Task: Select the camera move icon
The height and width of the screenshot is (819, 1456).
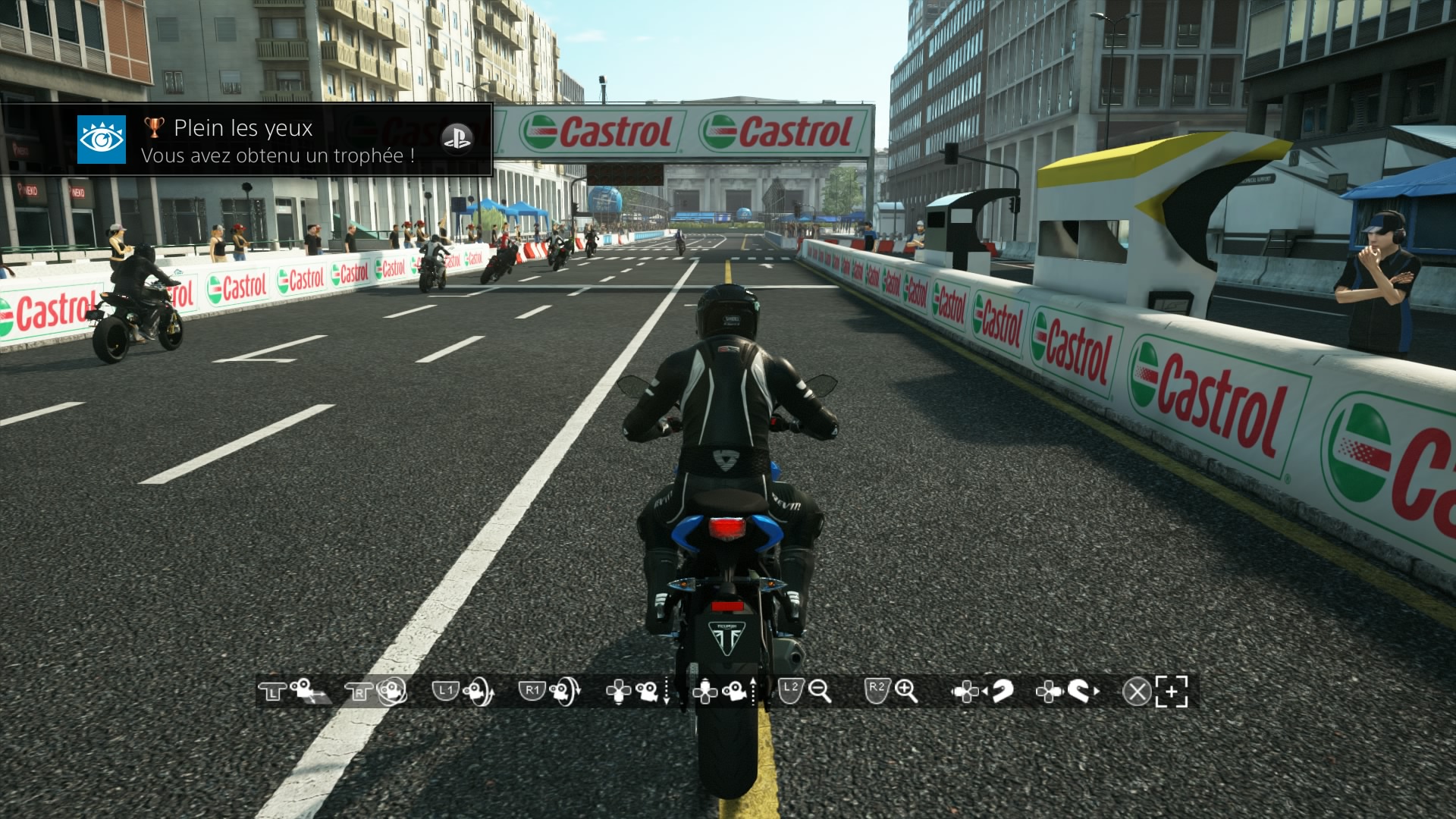Action: (306, 691)
